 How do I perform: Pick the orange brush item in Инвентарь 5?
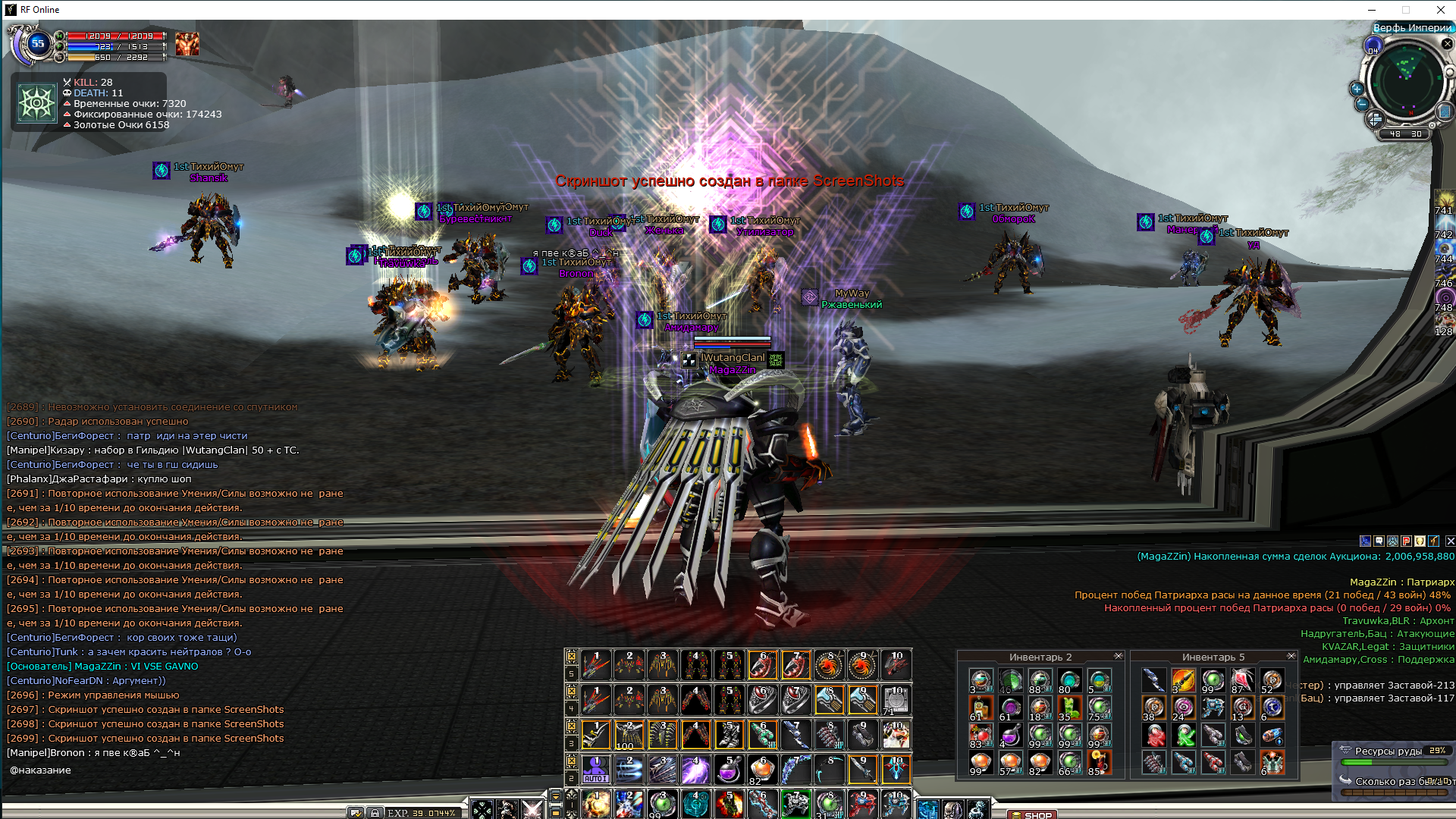pos(1183,680)
